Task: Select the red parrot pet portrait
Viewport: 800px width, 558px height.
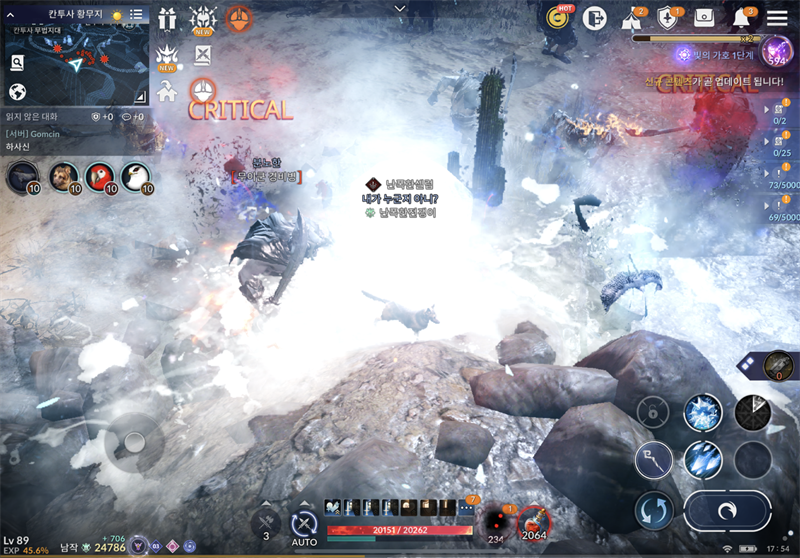Action: coord(100,177)
